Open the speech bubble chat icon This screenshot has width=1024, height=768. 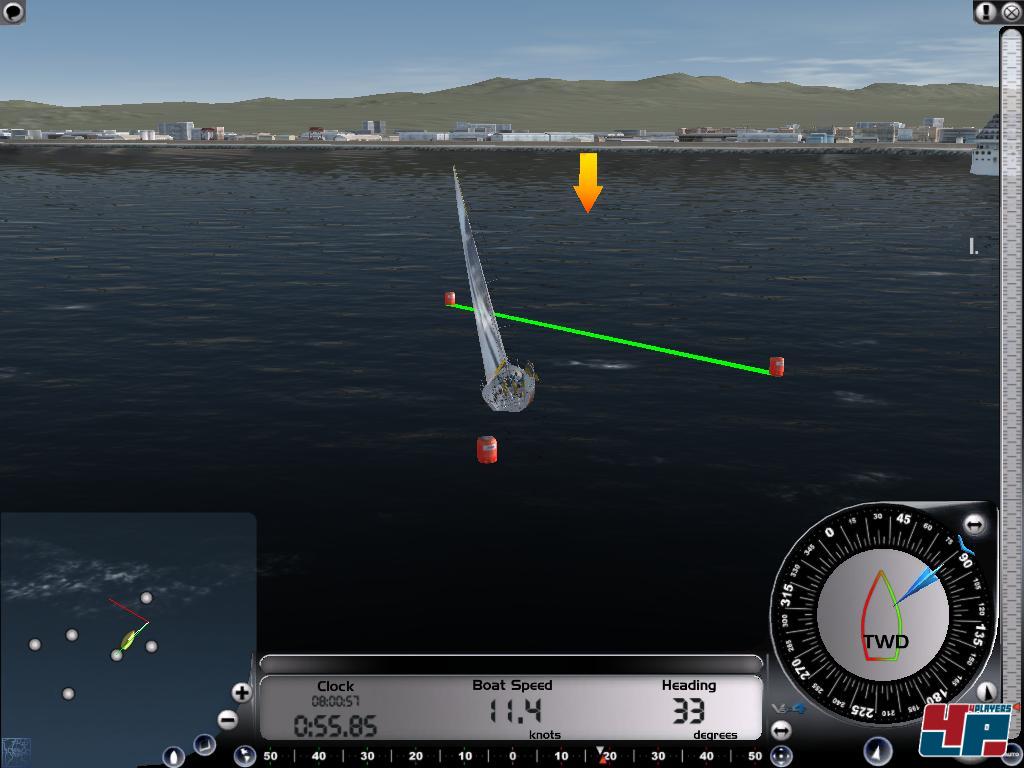(x=13, y=12)
